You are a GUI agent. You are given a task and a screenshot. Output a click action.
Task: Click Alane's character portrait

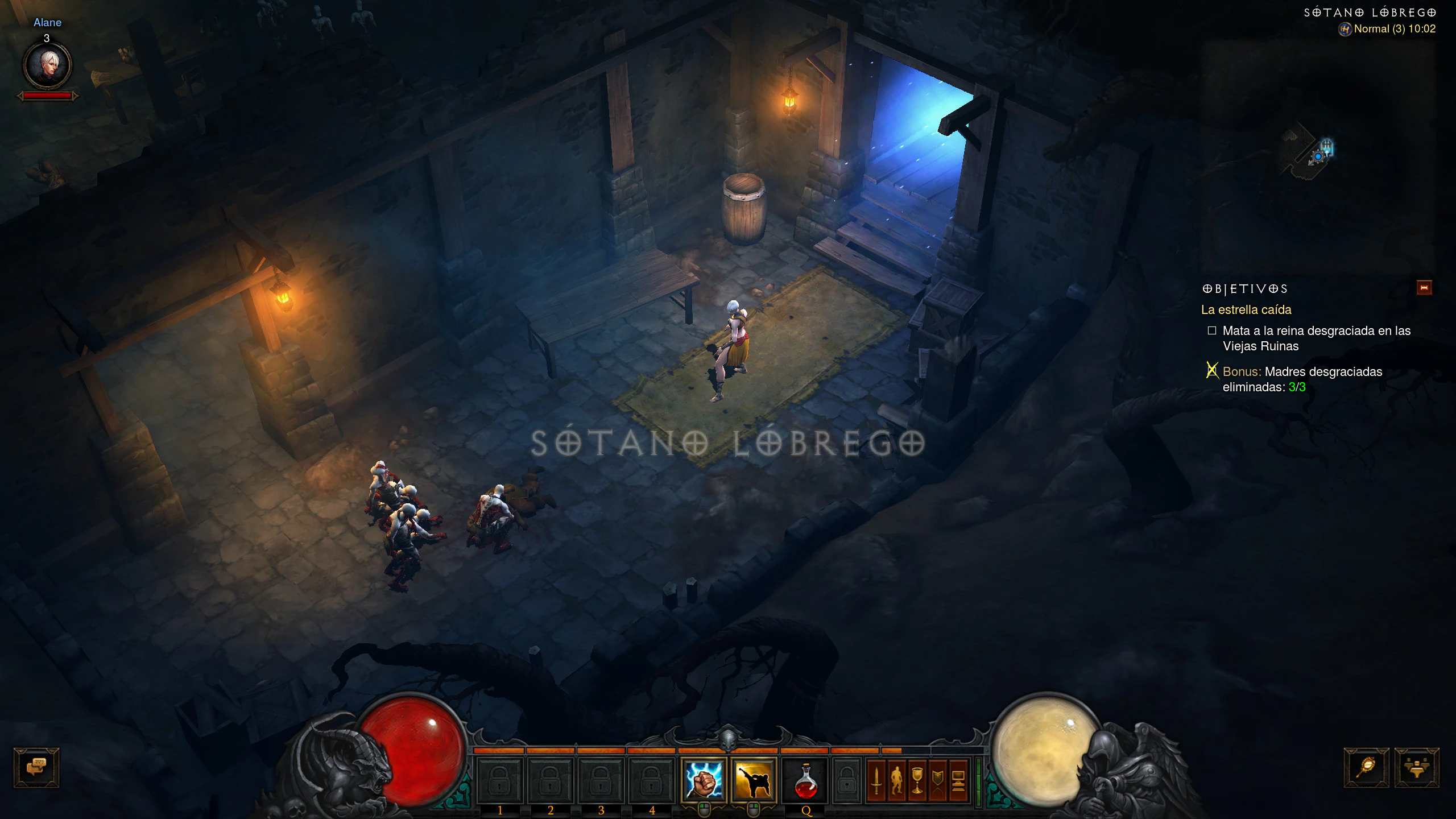click(47, 65)
